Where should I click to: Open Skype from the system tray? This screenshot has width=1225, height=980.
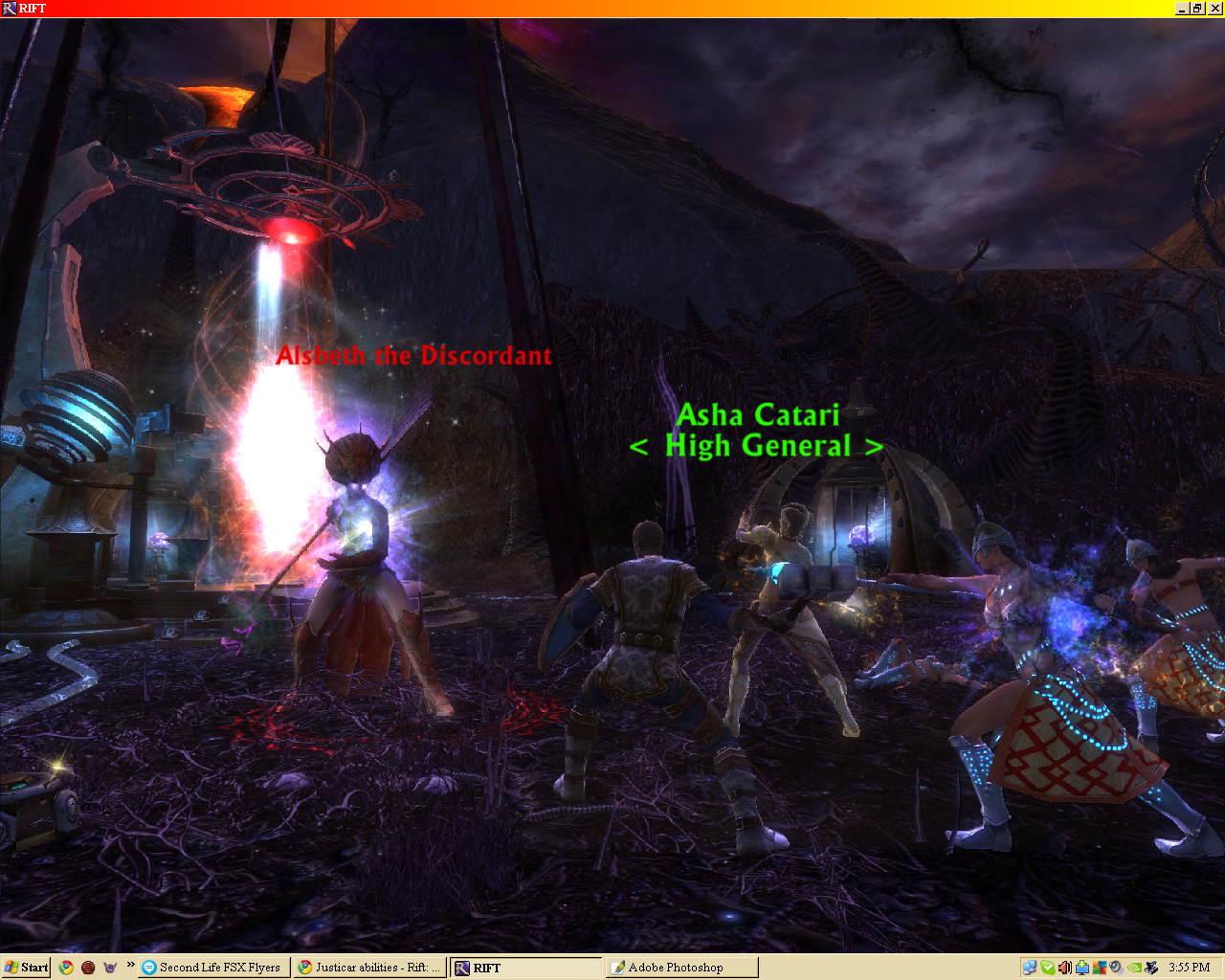pyautogui.click(x=1047, y=968)
